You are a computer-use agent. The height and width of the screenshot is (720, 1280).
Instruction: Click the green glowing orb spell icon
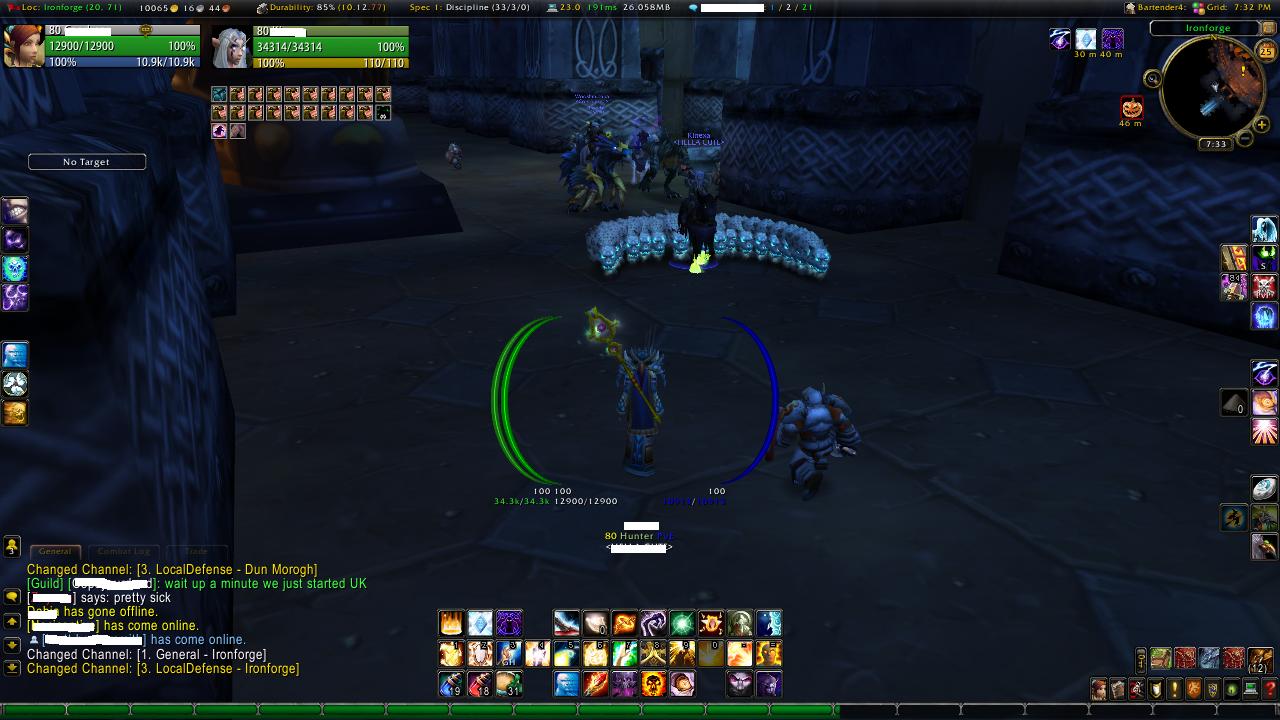[x=682, y=624]
